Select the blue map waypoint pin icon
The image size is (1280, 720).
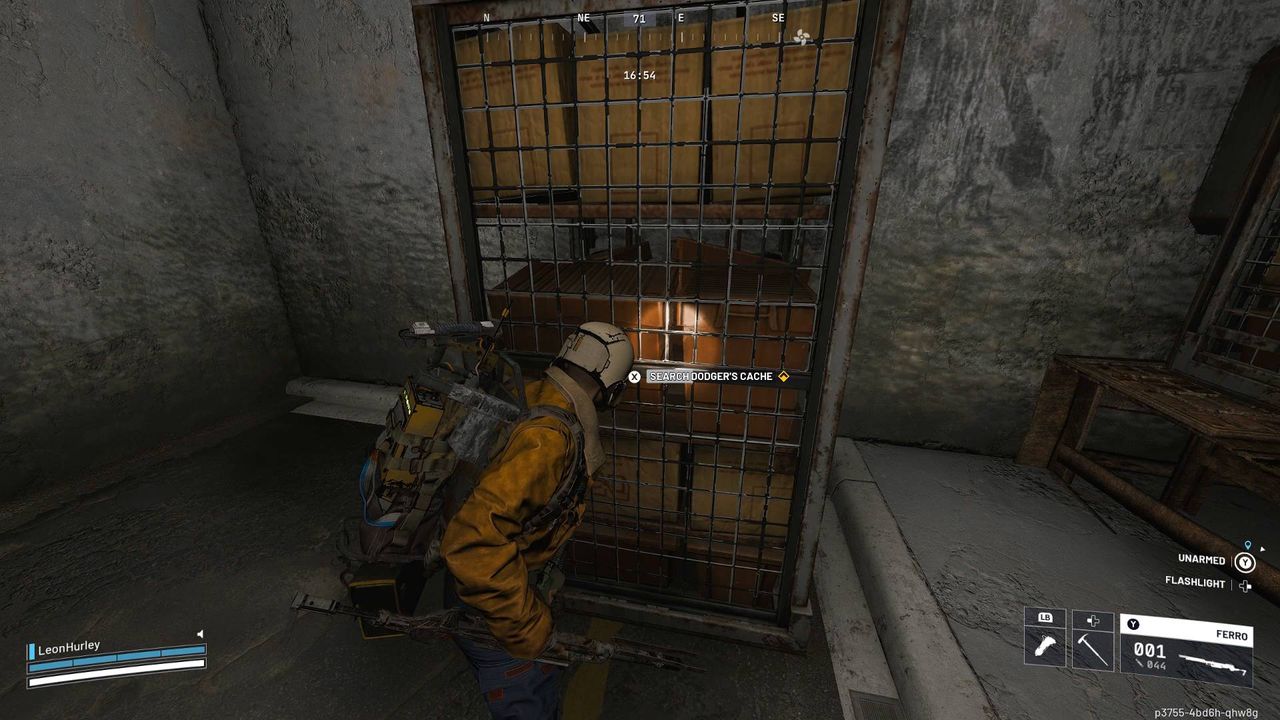click(x=1247, y=546)
